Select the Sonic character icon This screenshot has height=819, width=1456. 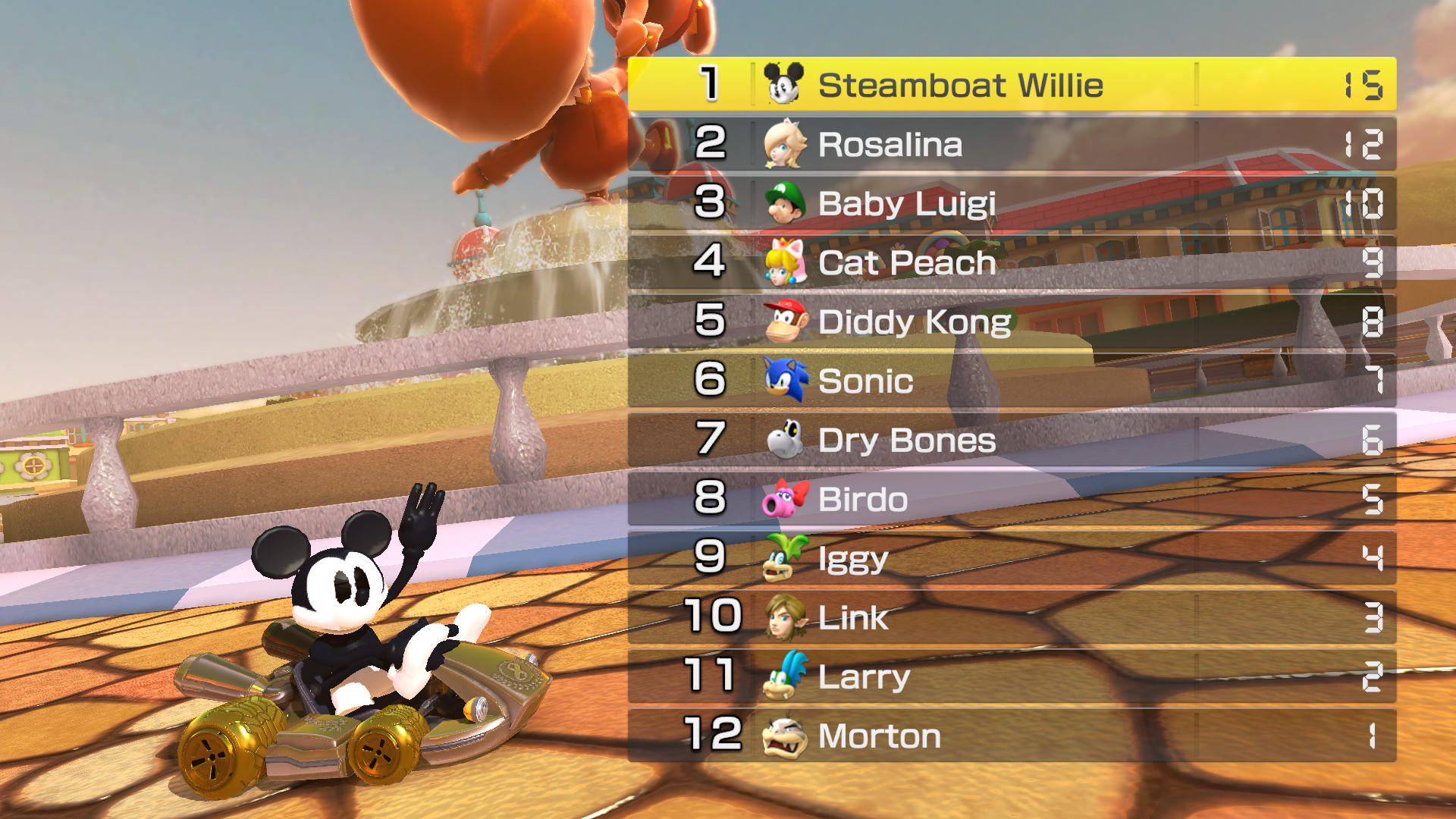(x=785, y=381)
